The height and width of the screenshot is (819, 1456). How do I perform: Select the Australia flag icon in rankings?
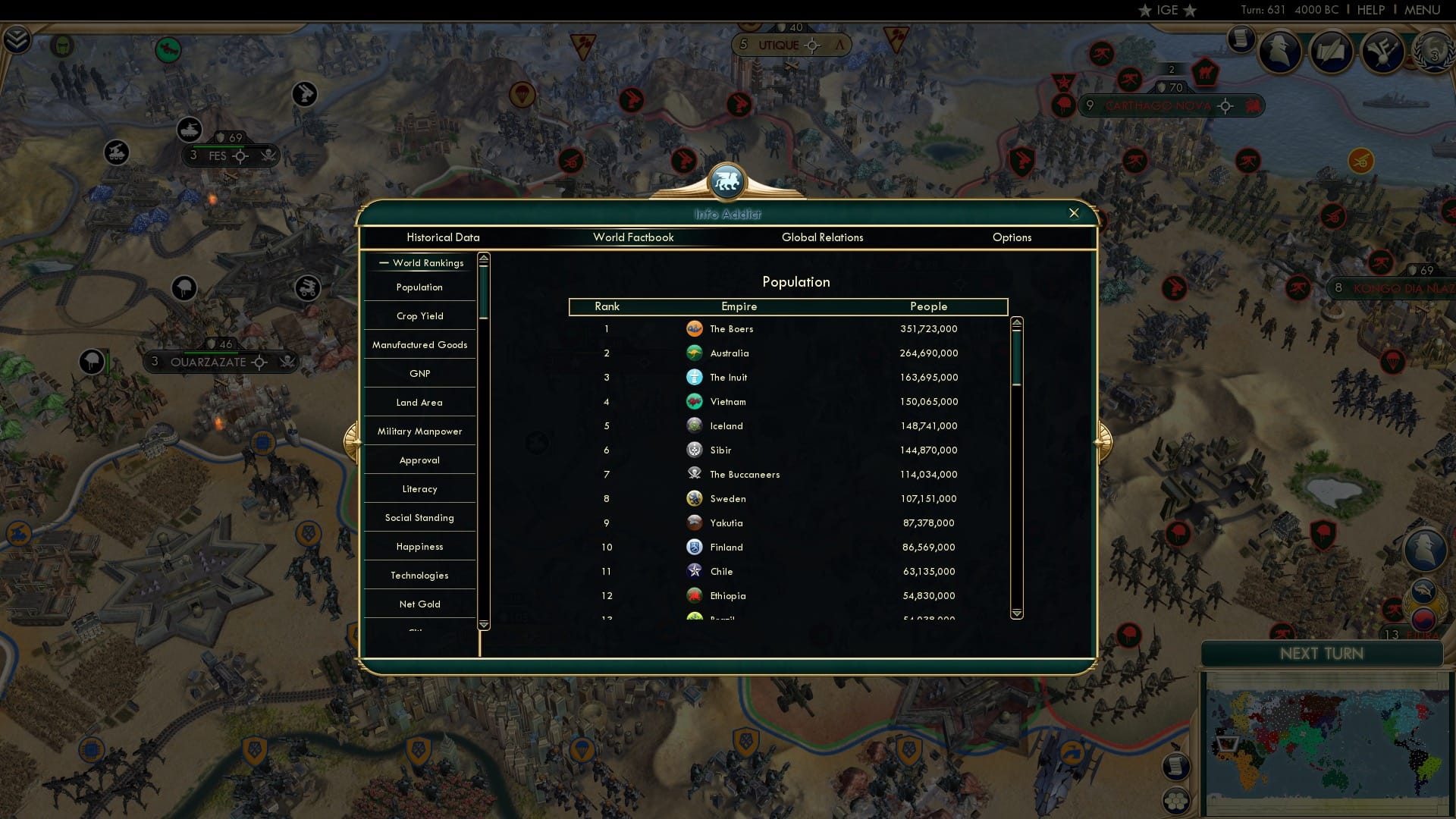pos(695,353)
